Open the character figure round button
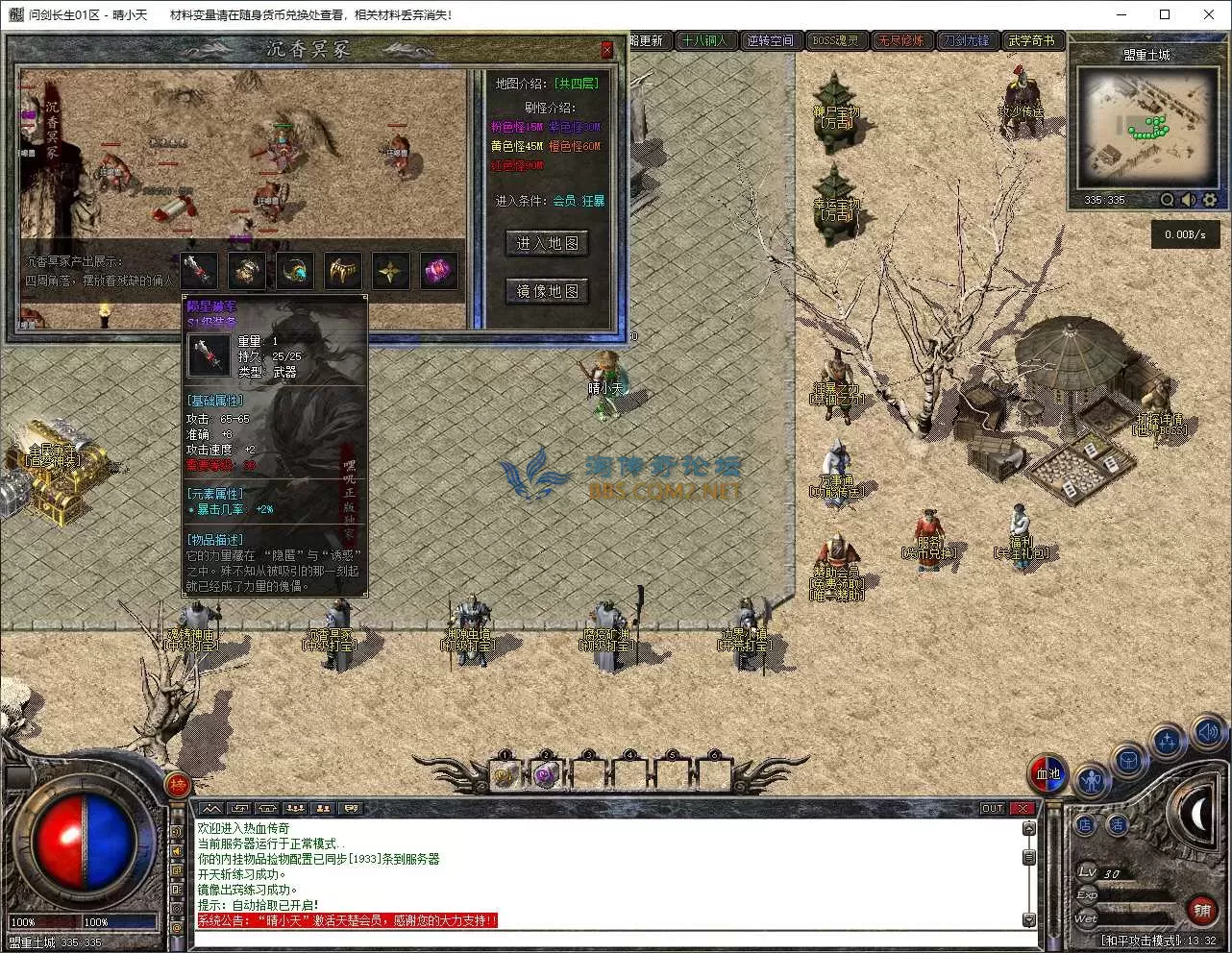This screenshot has height=953, width=1232. coord(1091,780)
